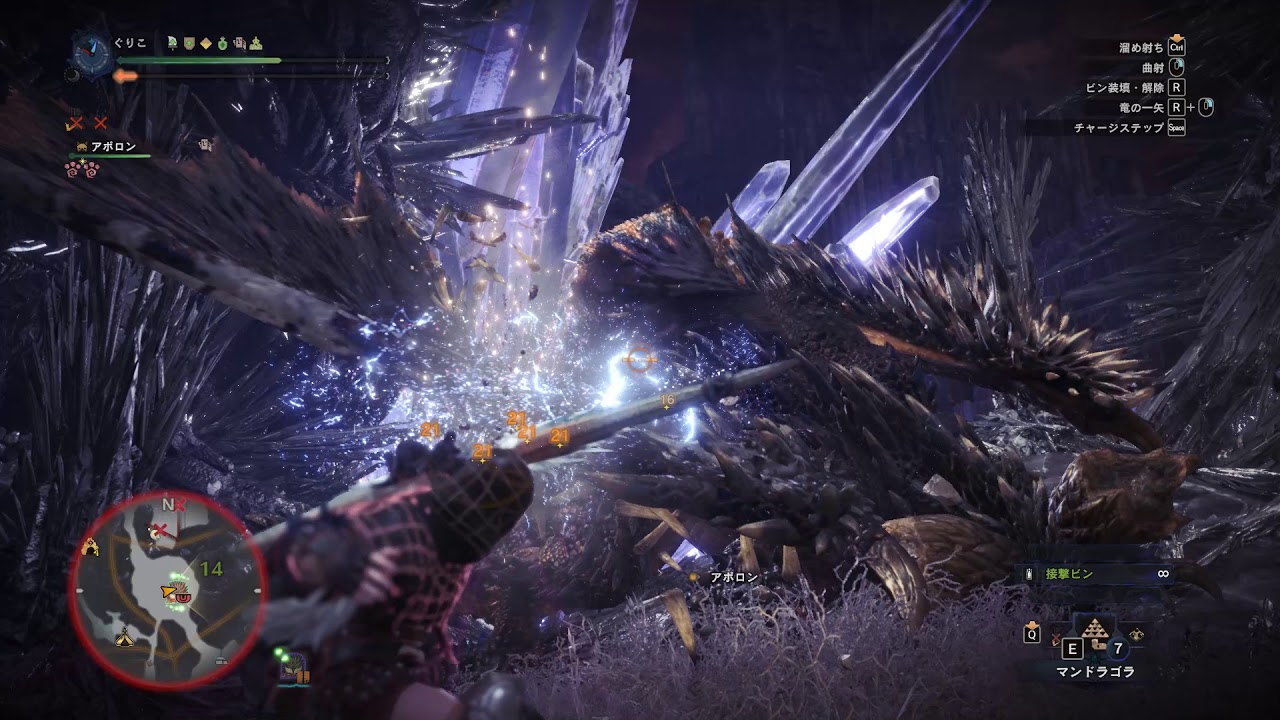Click the green potion buff icon

223,42
